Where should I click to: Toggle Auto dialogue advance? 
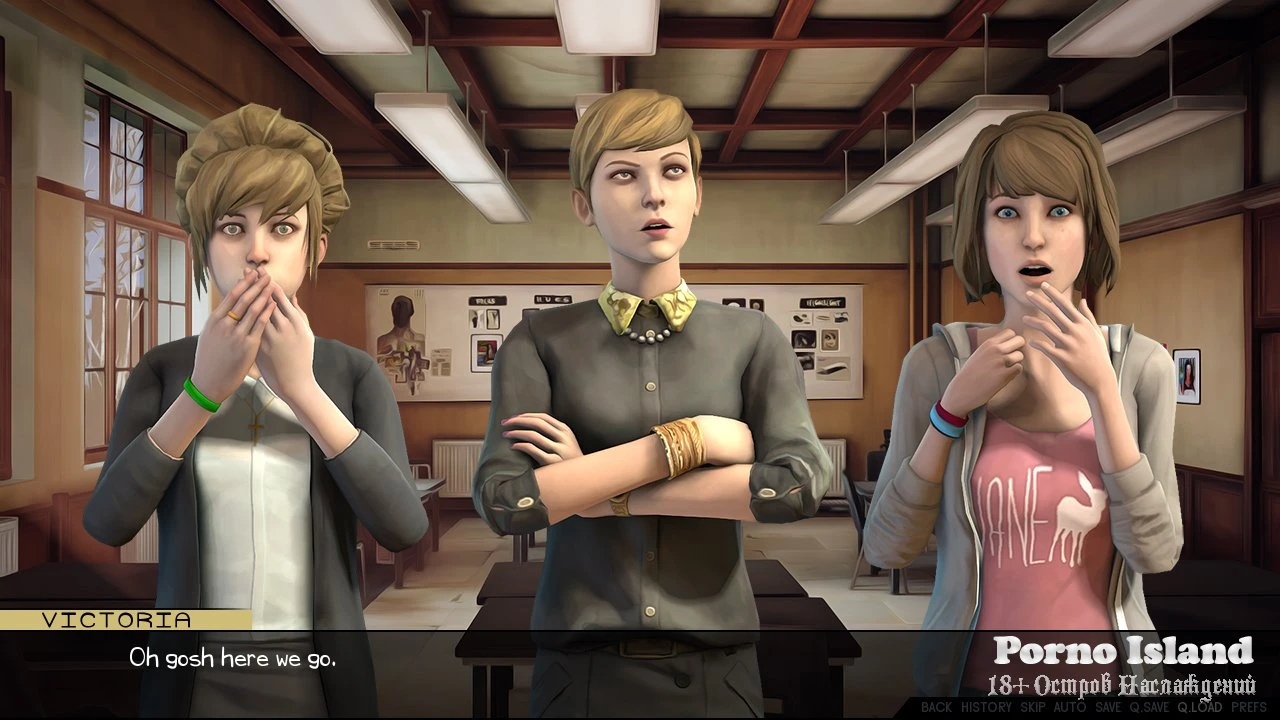point(1070,707)
